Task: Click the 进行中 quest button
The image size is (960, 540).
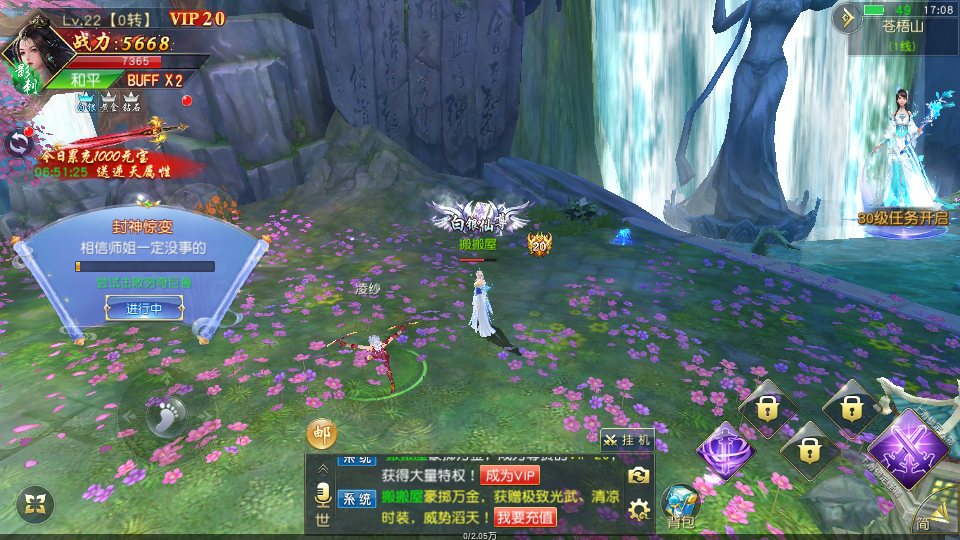Action: [x=144, y=308]
